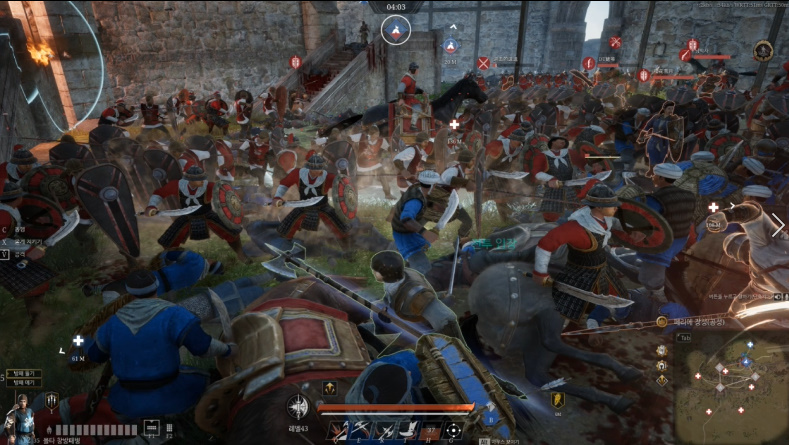Choose the line formation icon
Image resolution: width=789 pixels, height=445 pixels.
click(151, 428)
